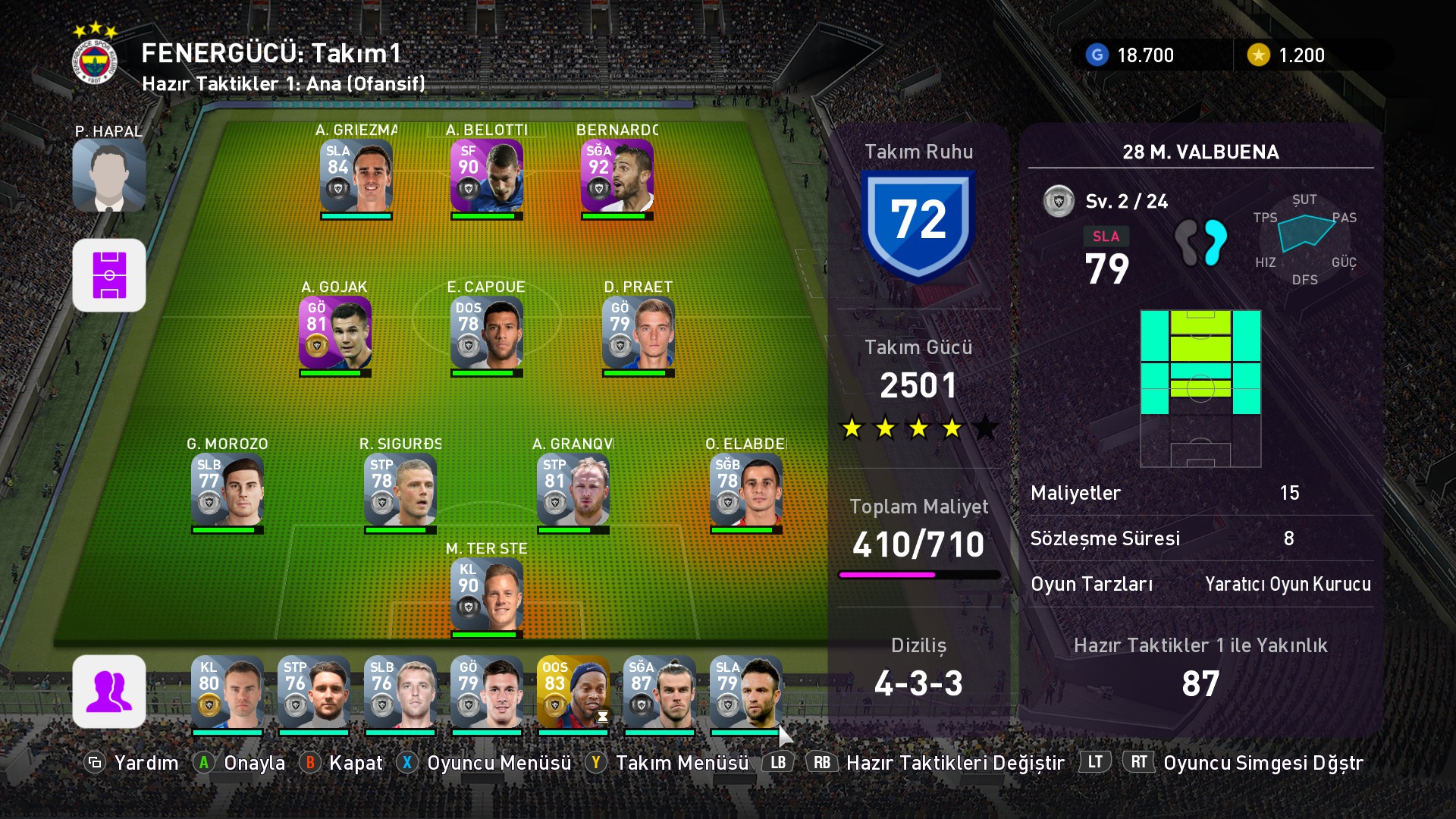Pick A. Gojak's GÖ 81 card
The width and height of the screenshot is (1456, 819).
click(334, 333)
